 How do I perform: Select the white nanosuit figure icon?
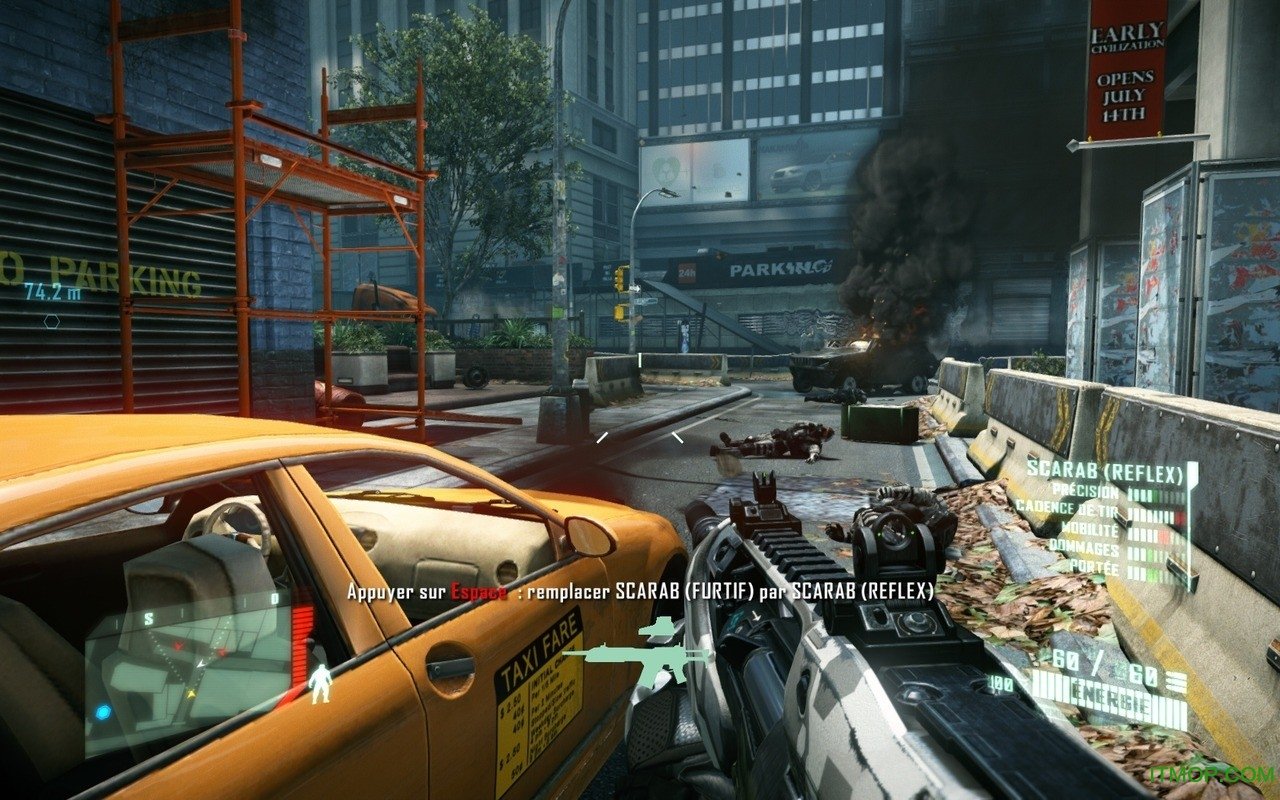point(320,684)
